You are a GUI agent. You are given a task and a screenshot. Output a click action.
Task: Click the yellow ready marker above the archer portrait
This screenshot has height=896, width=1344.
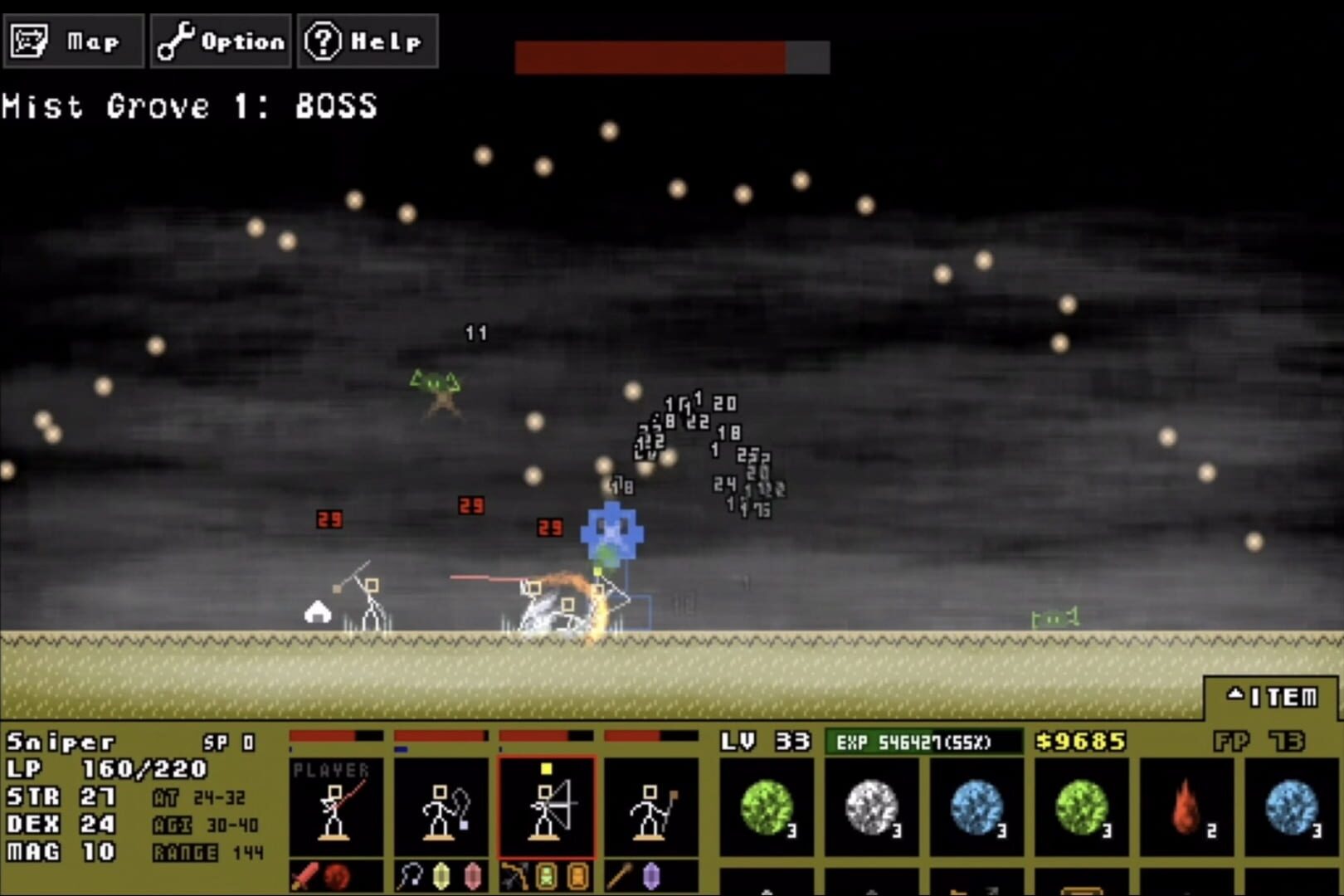pos(545,771)
